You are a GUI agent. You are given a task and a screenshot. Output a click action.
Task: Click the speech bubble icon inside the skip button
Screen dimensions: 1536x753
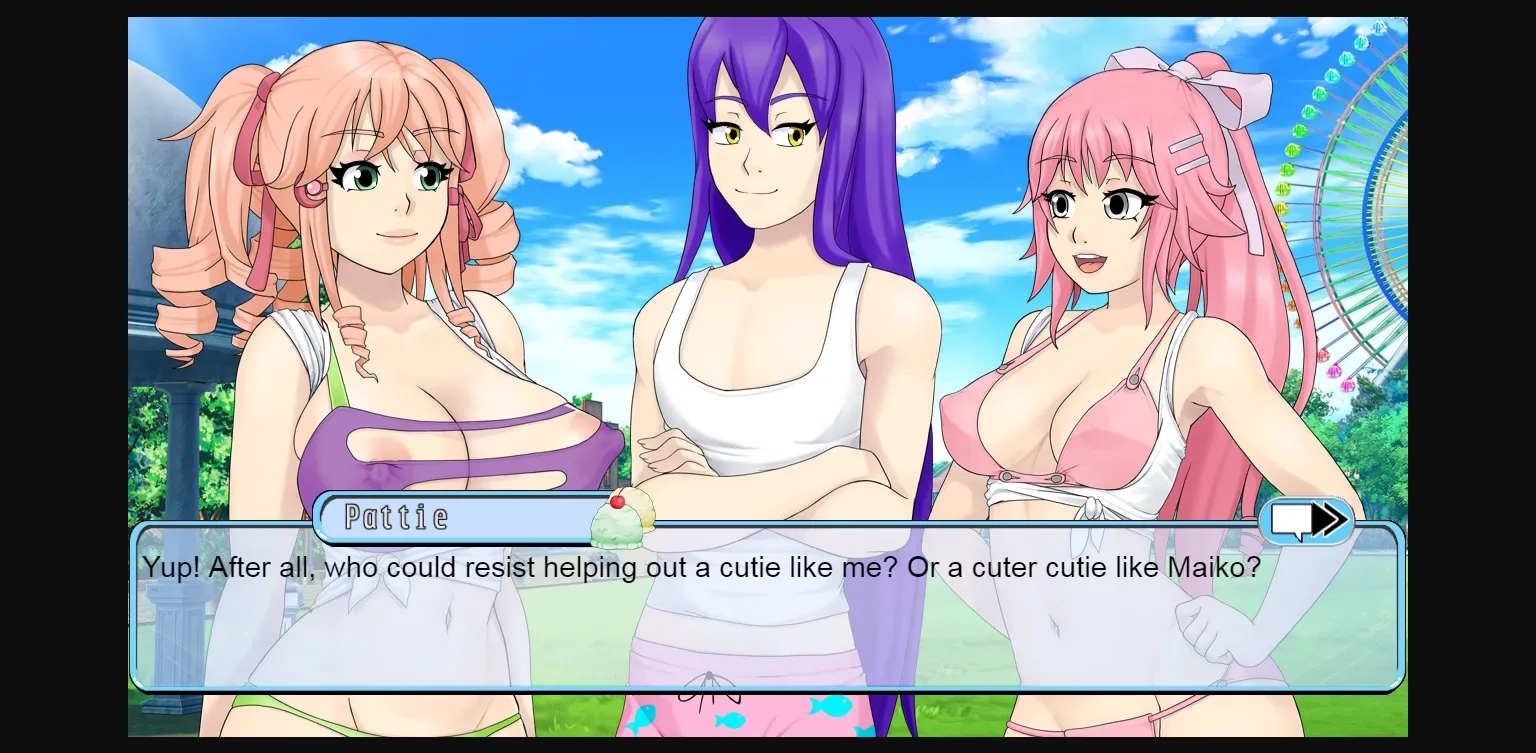point(1293,519)
